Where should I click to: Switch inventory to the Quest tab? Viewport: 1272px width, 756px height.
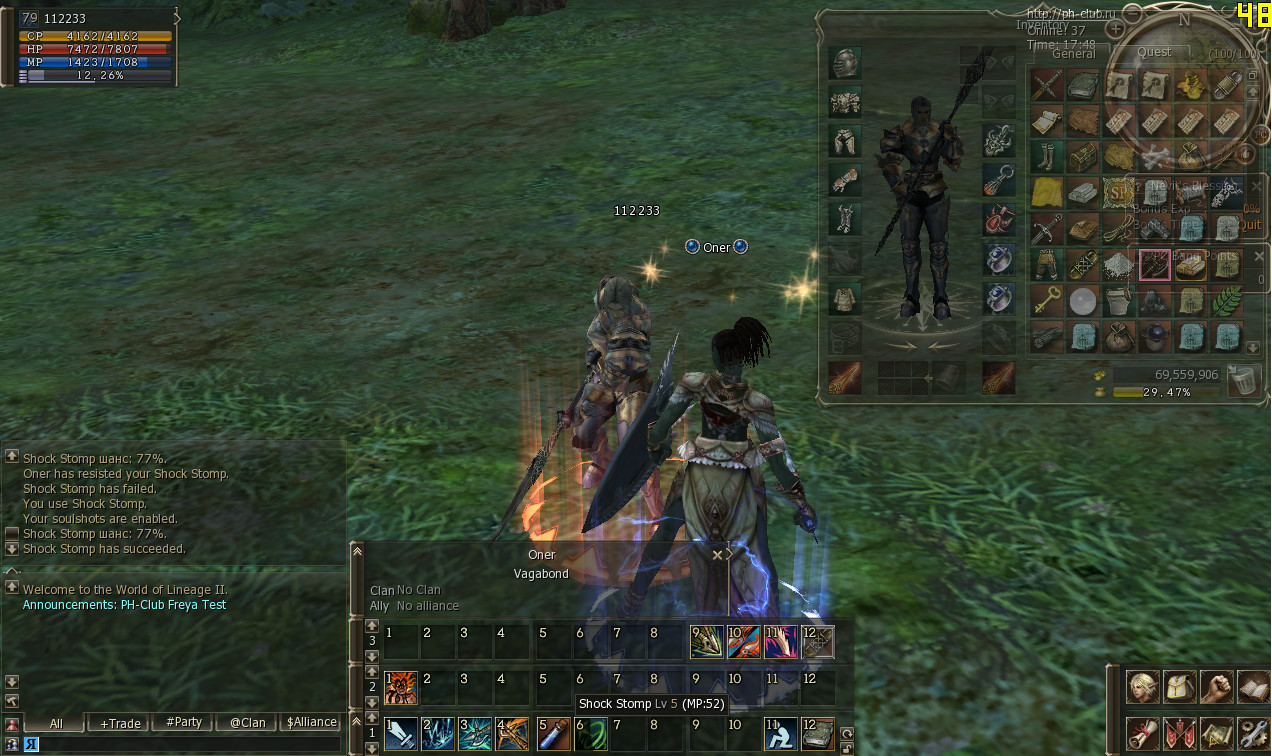(x=1154, y=52)
